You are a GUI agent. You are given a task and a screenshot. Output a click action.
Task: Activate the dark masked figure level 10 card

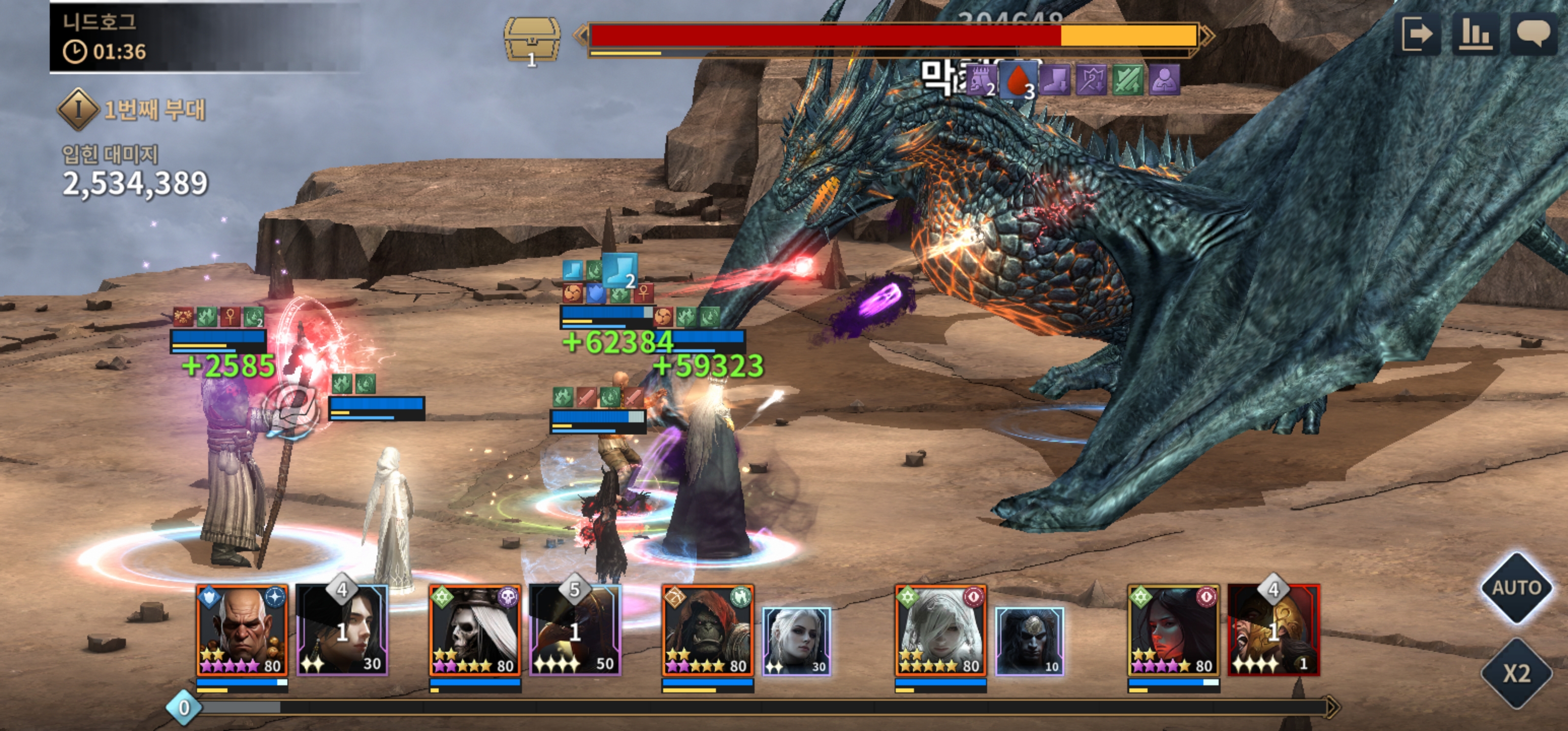click(x=1029, y=641)
